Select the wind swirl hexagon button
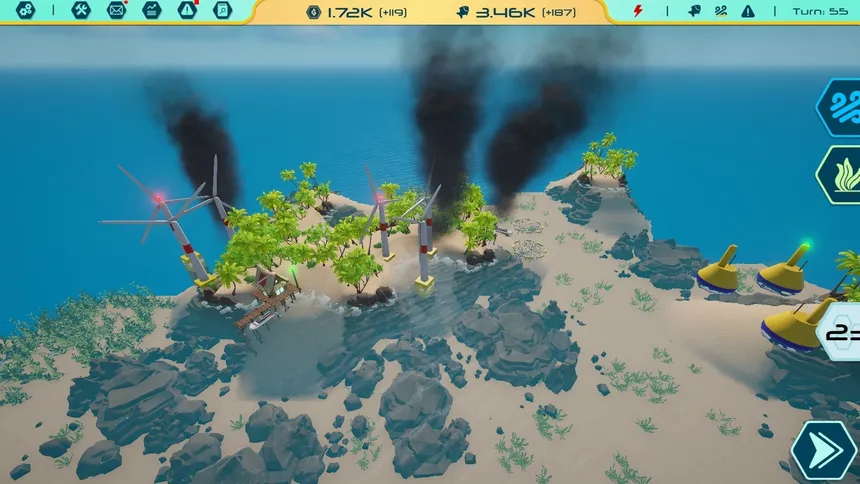Screen dimensions: 860x484 (x=840, y=106)
